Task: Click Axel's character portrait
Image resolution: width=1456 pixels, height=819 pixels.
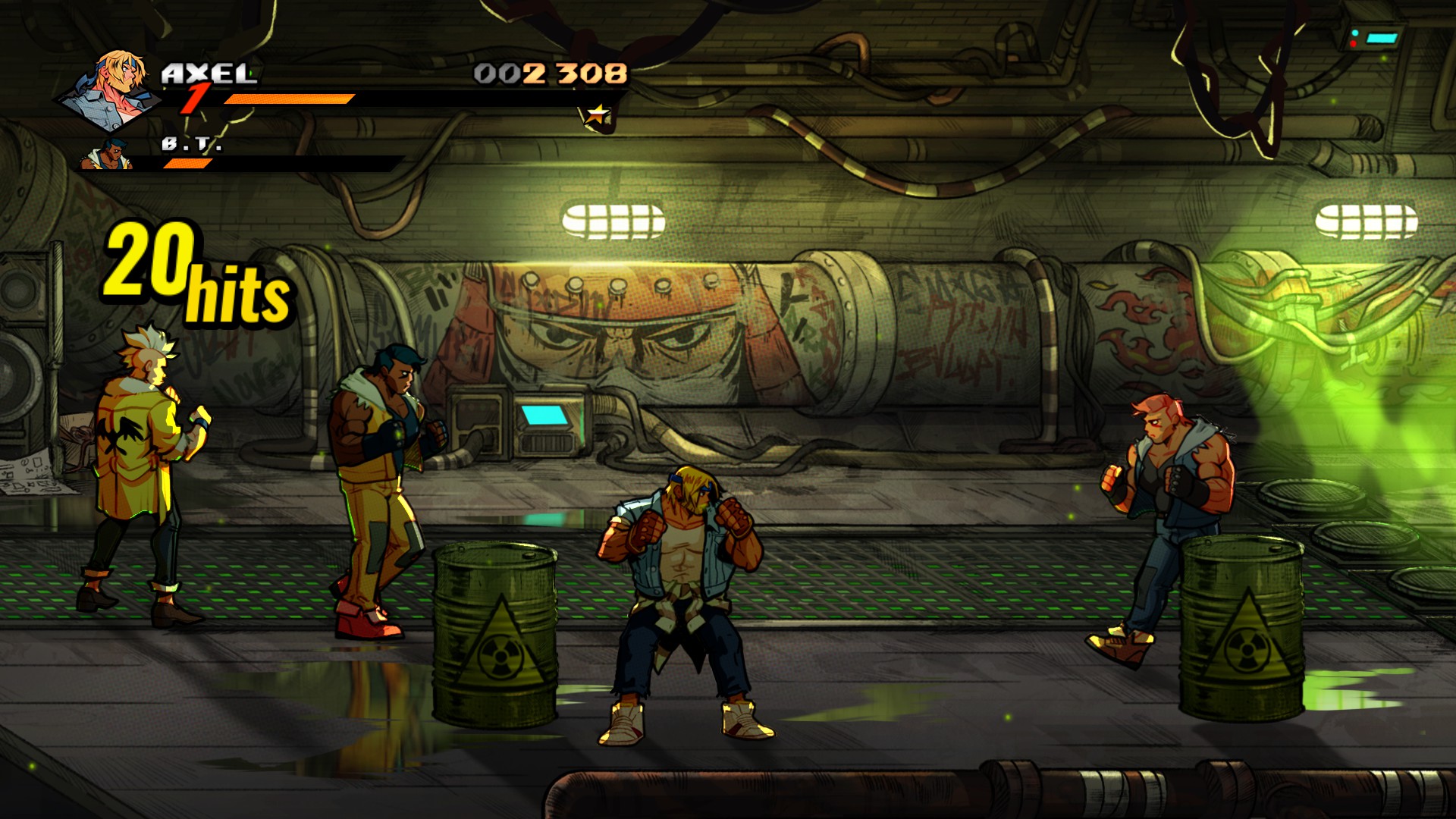Action: click(x=115, y=89)
